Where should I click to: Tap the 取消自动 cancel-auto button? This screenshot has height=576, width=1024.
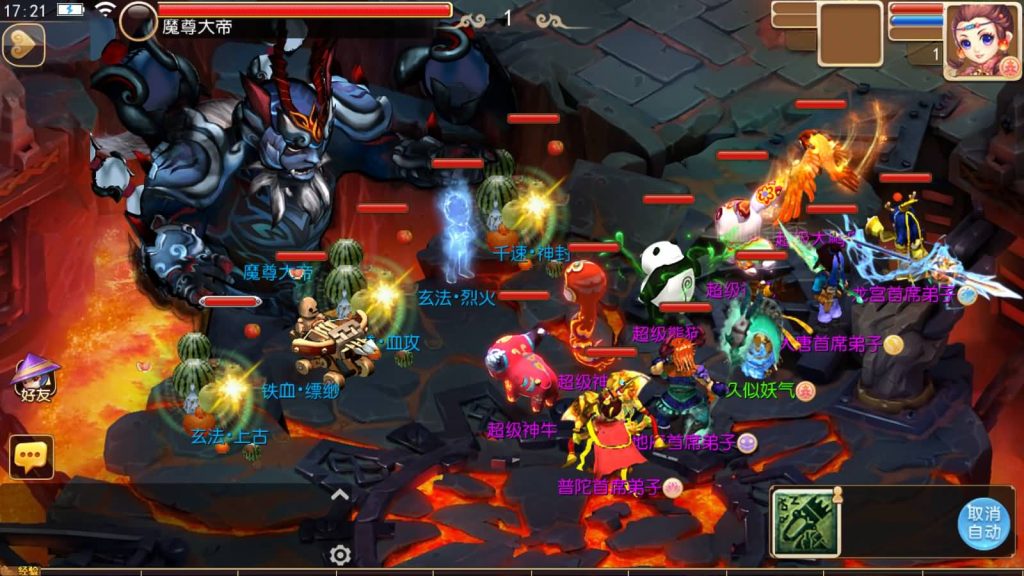(983, 523)
